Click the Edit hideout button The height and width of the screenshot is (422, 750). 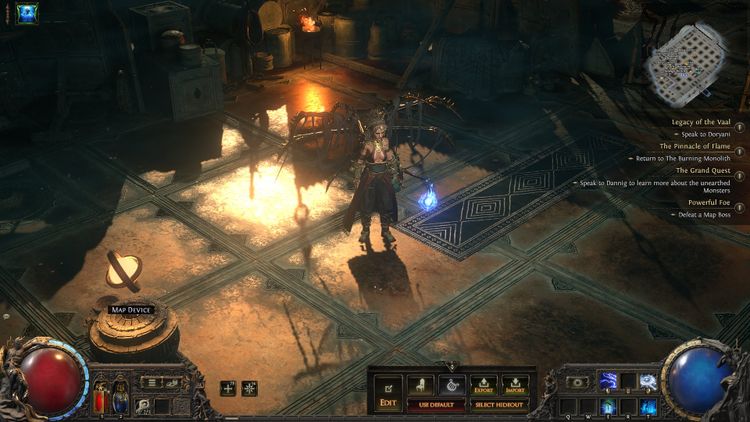[387, 392]
